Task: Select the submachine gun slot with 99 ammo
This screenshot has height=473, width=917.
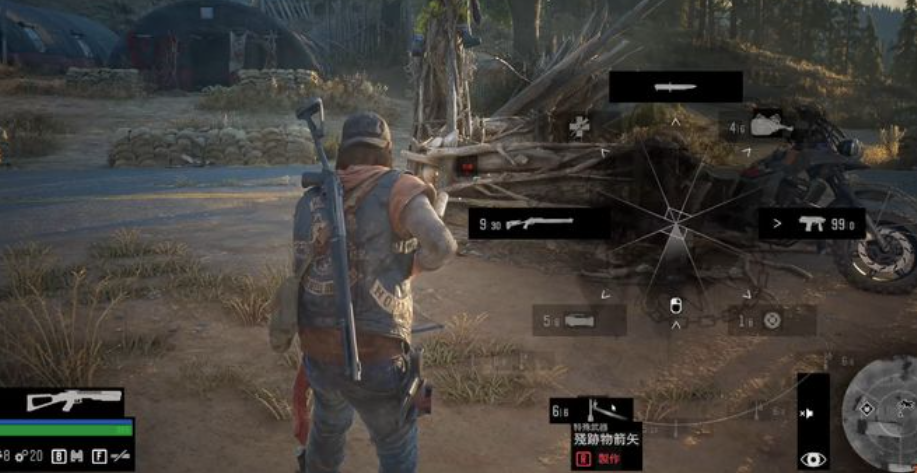Action: point(811,223)
